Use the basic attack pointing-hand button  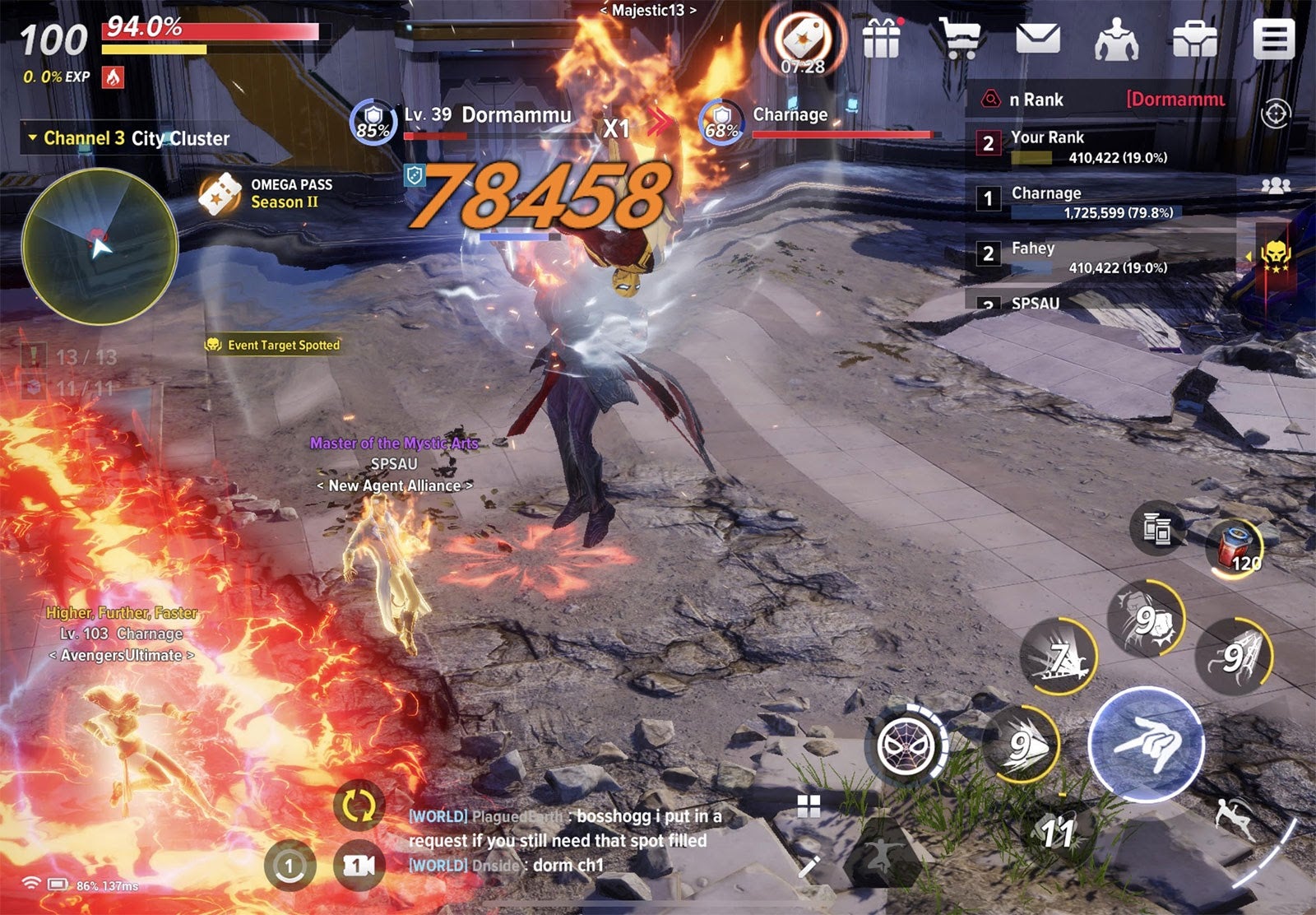[x=1147, y=744]
